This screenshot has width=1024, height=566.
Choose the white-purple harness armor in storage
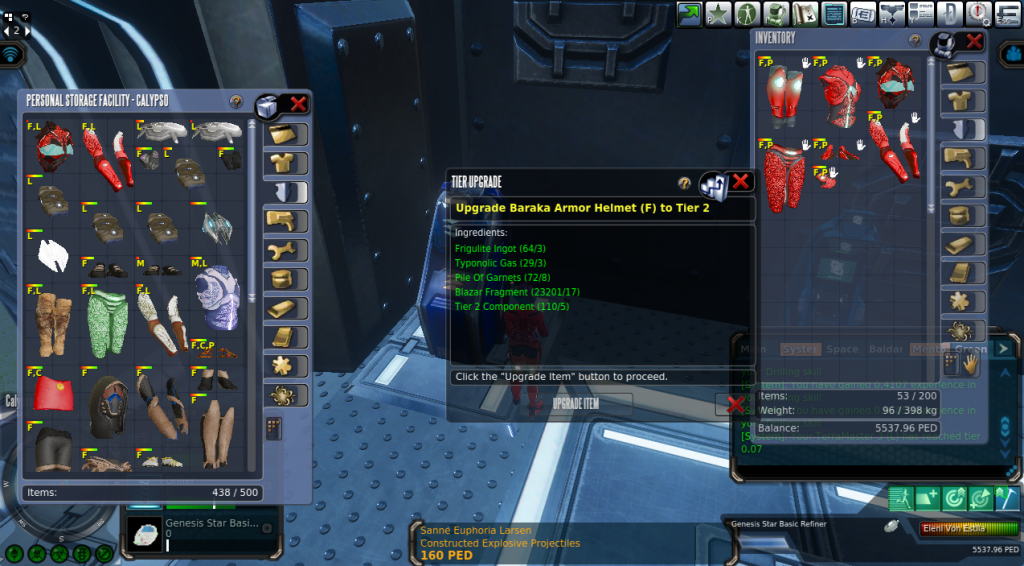pos(217,299)
